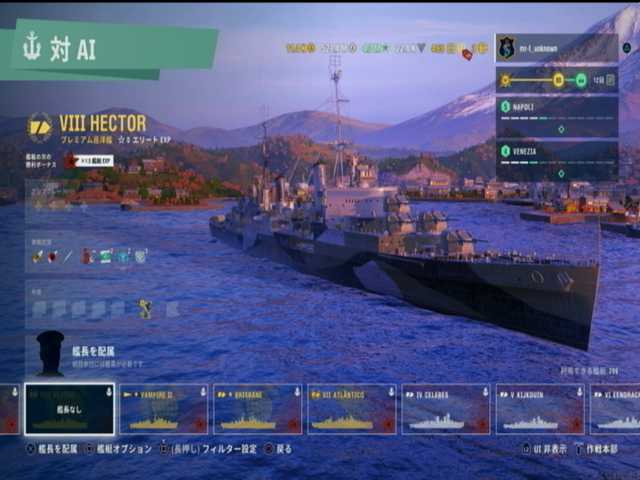Click the VIII Hector ship title

click(102, 123)
